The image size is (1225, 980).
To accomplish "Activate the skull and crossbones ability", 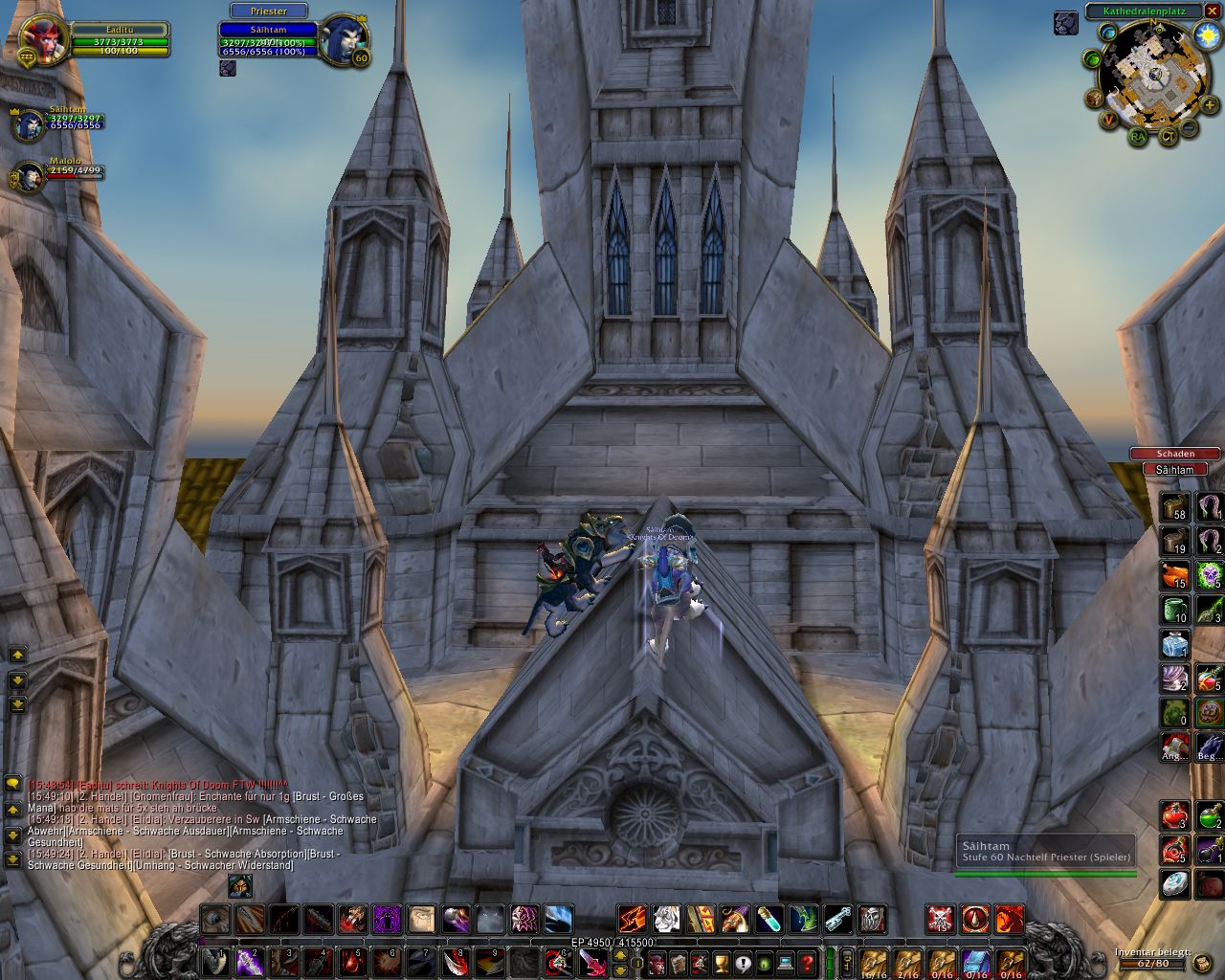I will (x=941, y=920).
